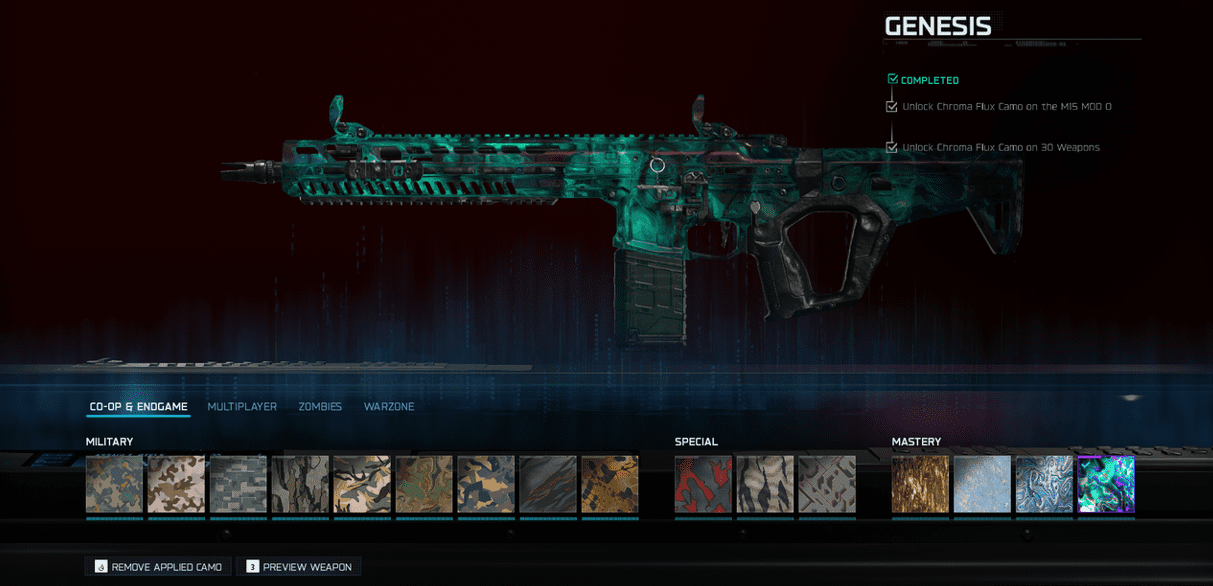Select the pink and brown woodland camo

tap(176, 485)
